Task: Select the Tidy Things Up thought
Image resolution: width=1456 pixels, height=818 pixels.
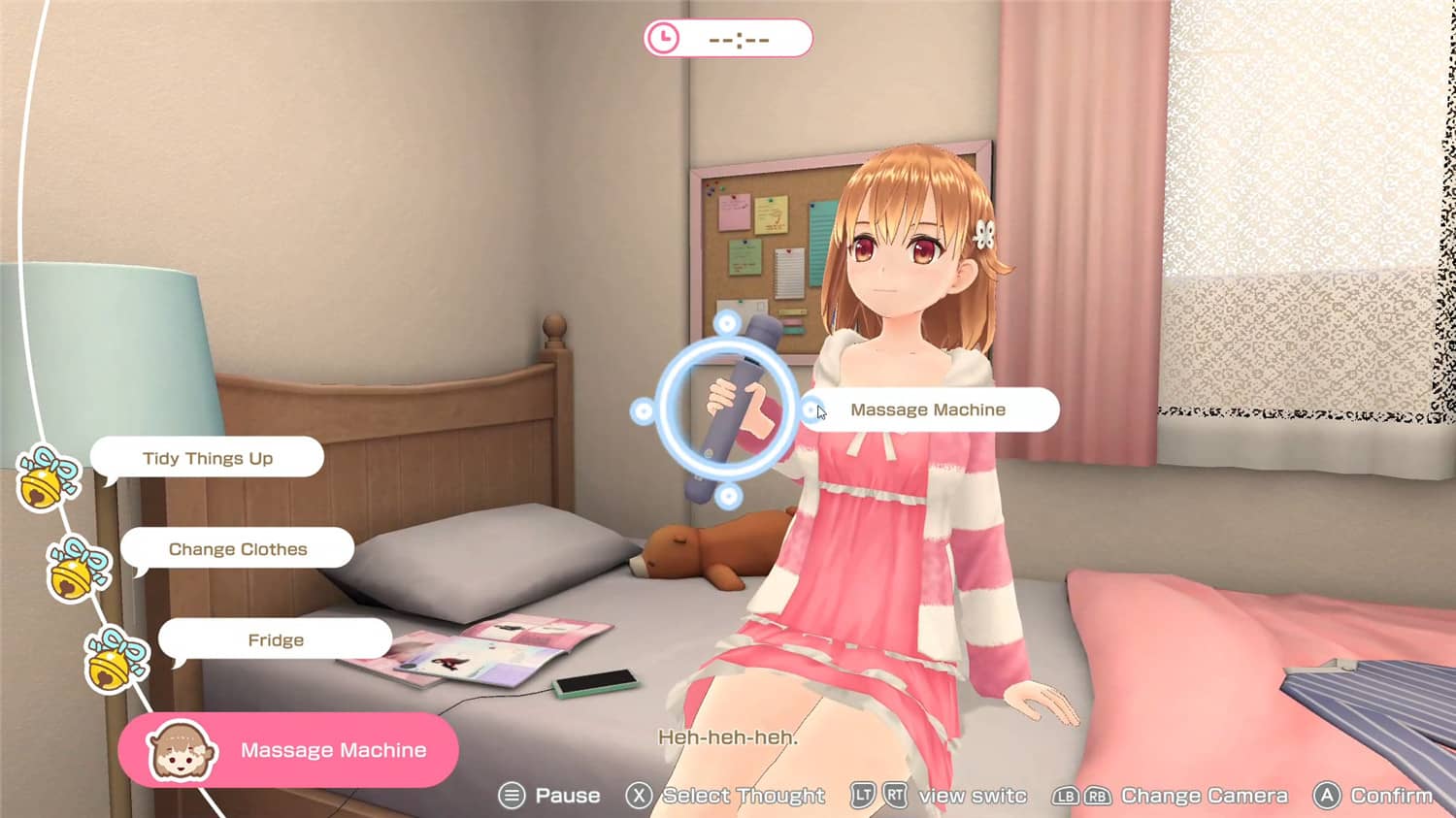Action: [207, 458]
